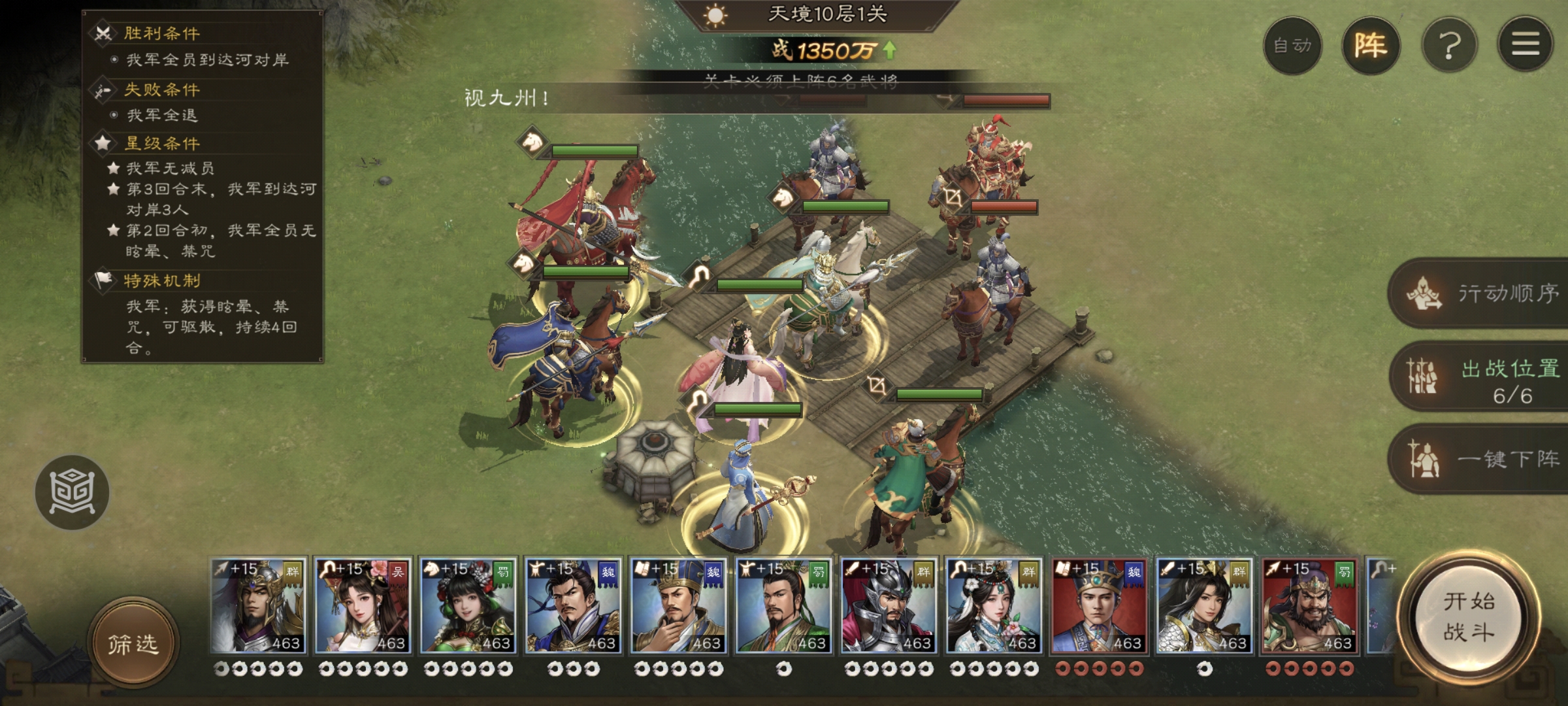Viewport: 1568px width, 706px height.
Task: Open the hamburger main menu
Action: (1526, 44)
